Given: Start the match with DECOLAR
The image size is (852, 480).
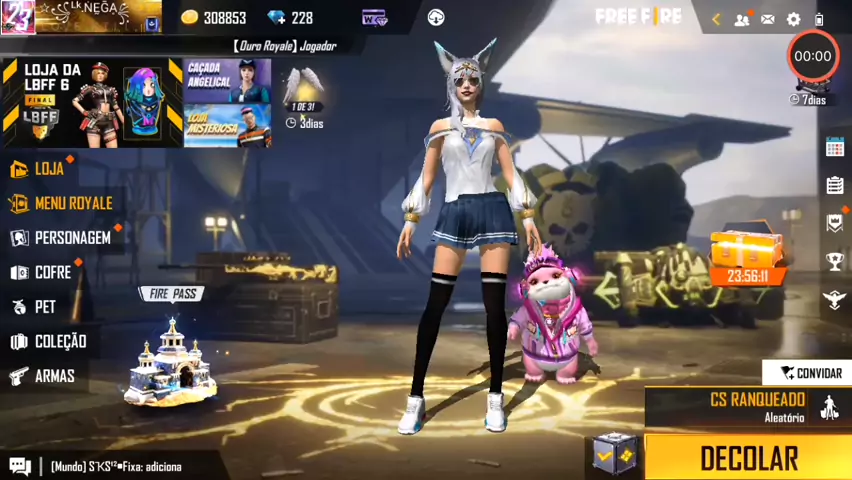Looking at the screenshot, I should point(749,457).
